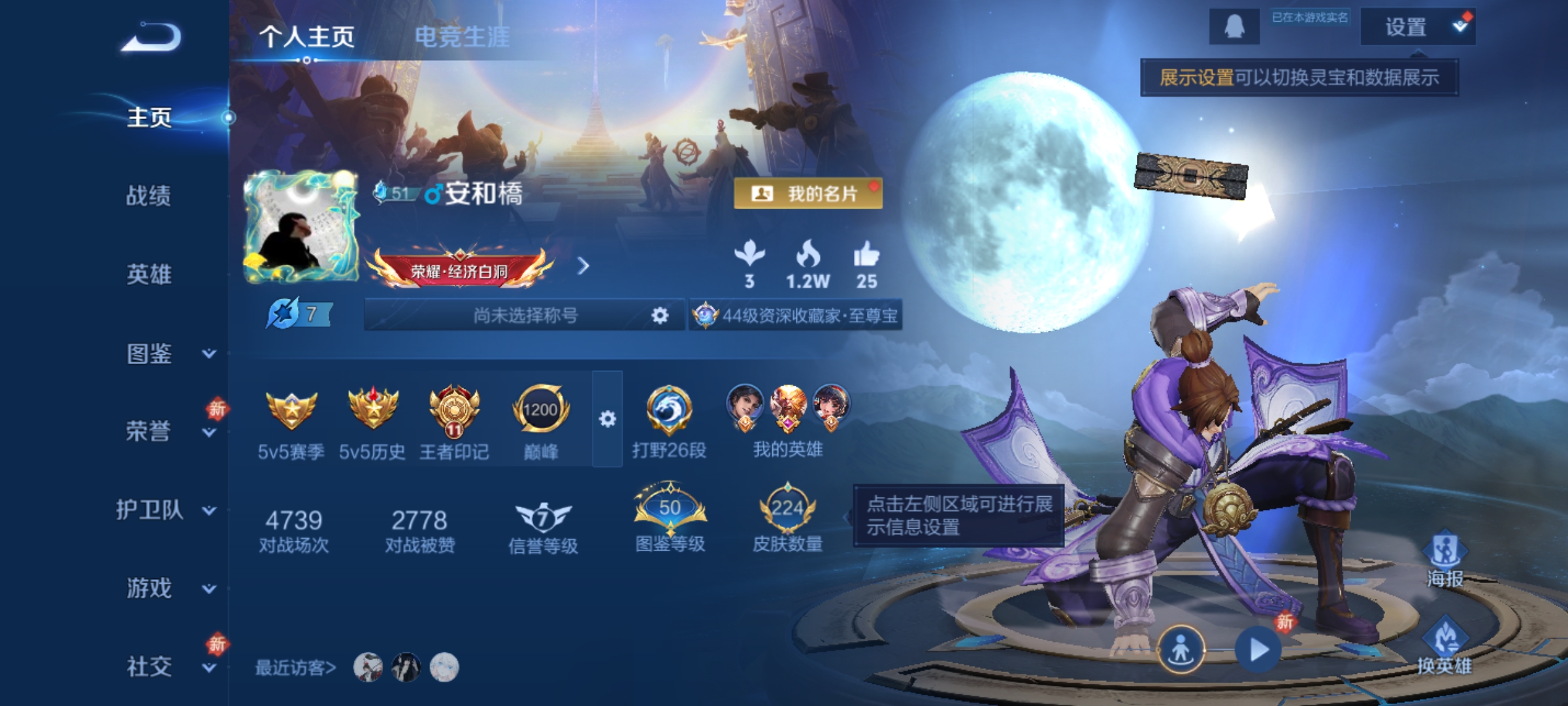The image size is (1568, 706).
Task: Switch to the 电竞生涯 tab
Action: (462, 37)
